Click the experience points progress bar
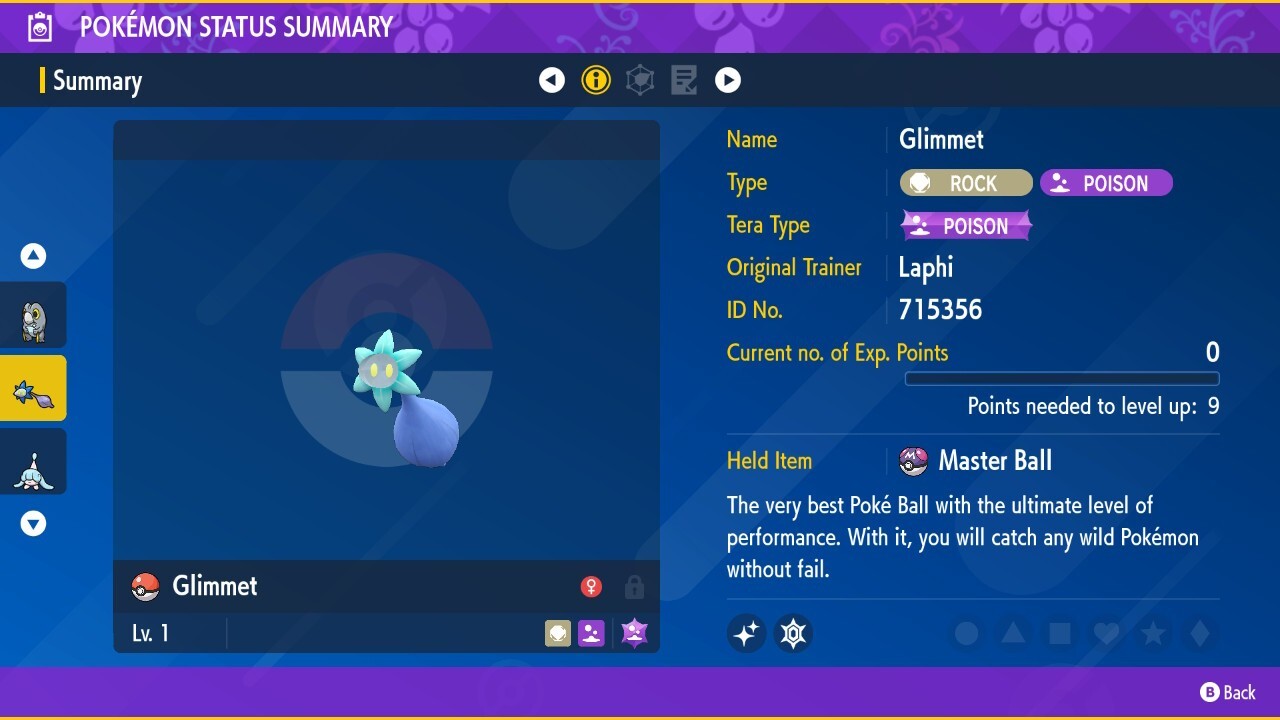Viewport: 1280px width, 720px height. point(1062,378)
